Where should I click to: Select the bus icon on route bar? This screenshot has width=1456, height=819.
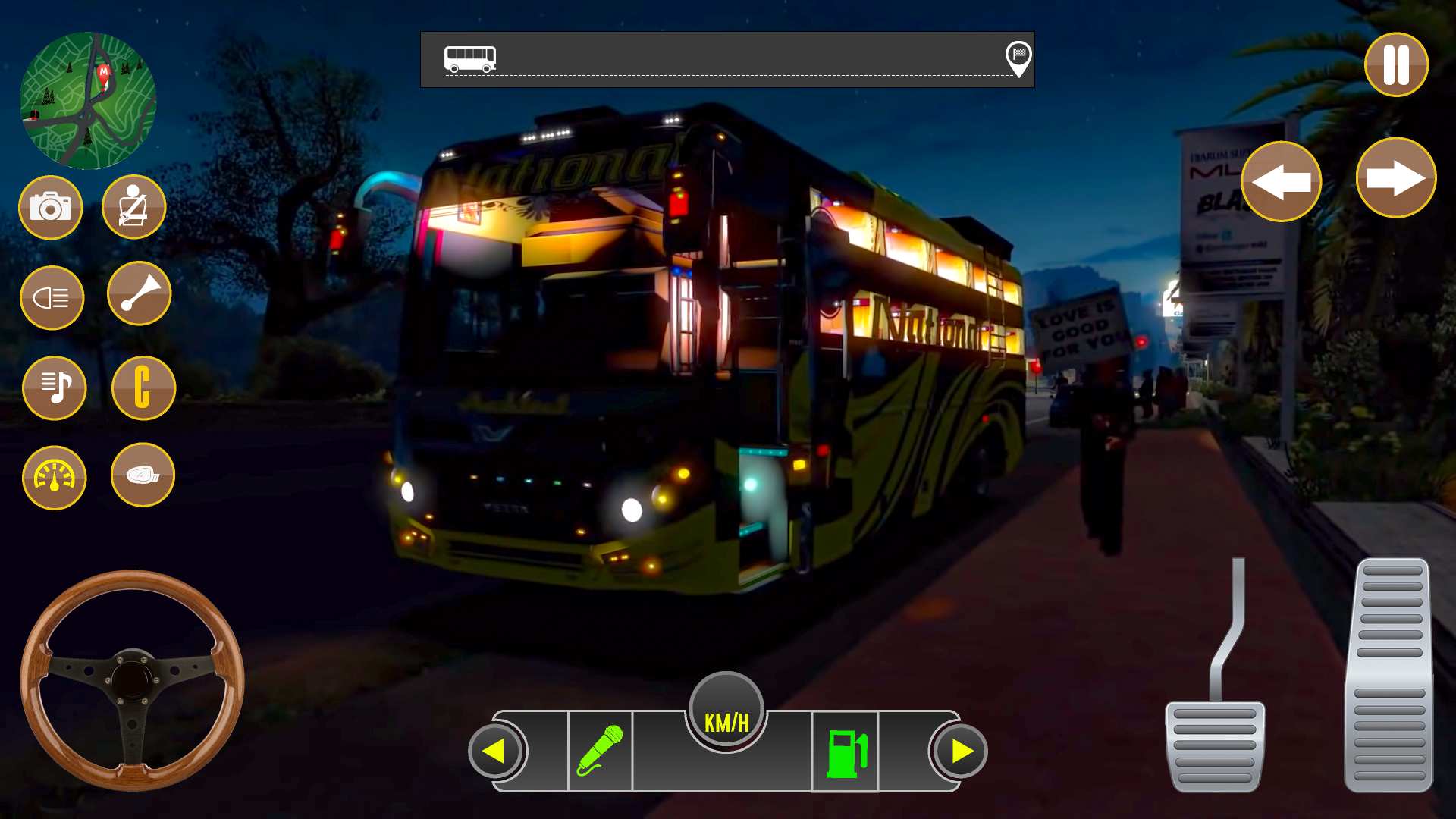coord(471,58)
